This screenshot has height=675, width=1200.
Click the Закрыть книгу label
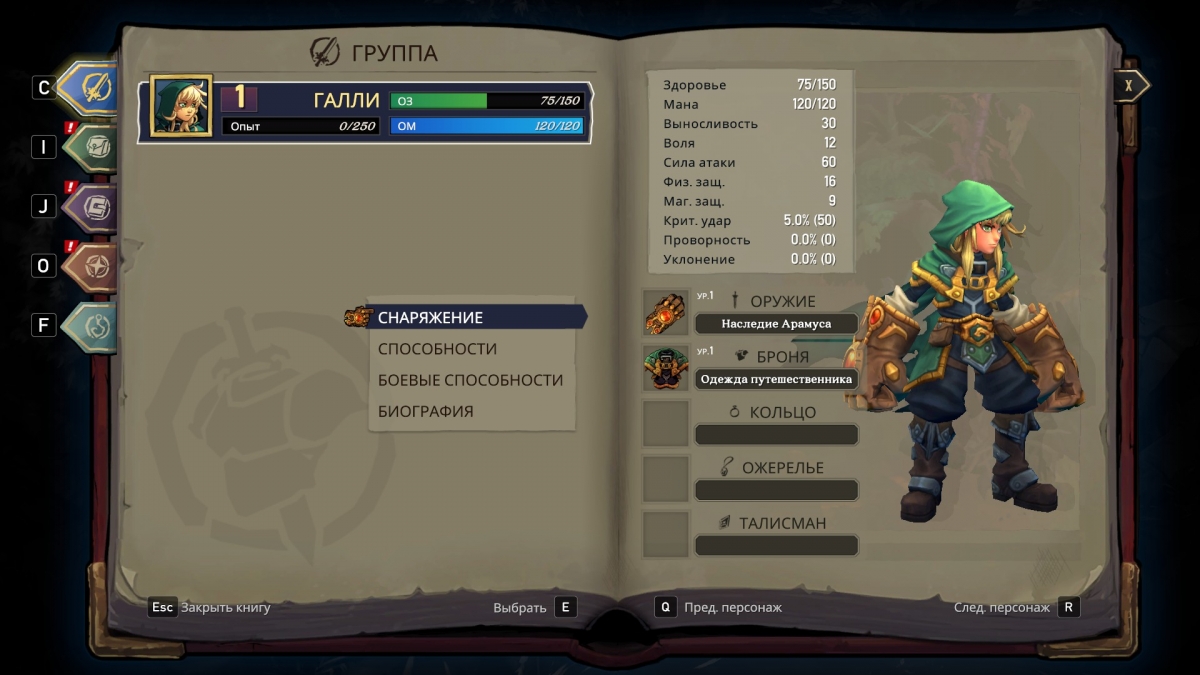[226, 607]
